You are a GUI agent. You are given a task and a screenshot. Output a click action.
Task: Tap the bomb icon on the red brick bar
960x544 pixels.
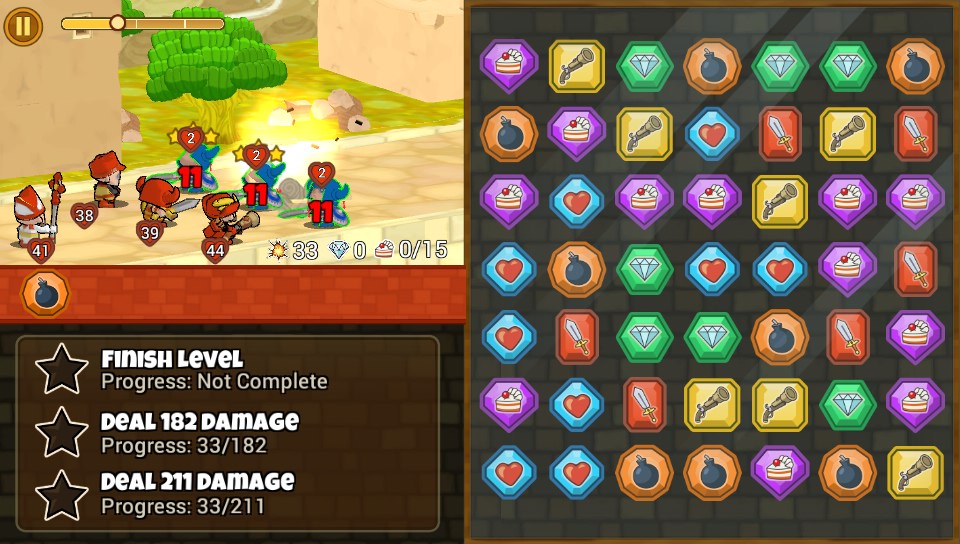pos(45,294)
